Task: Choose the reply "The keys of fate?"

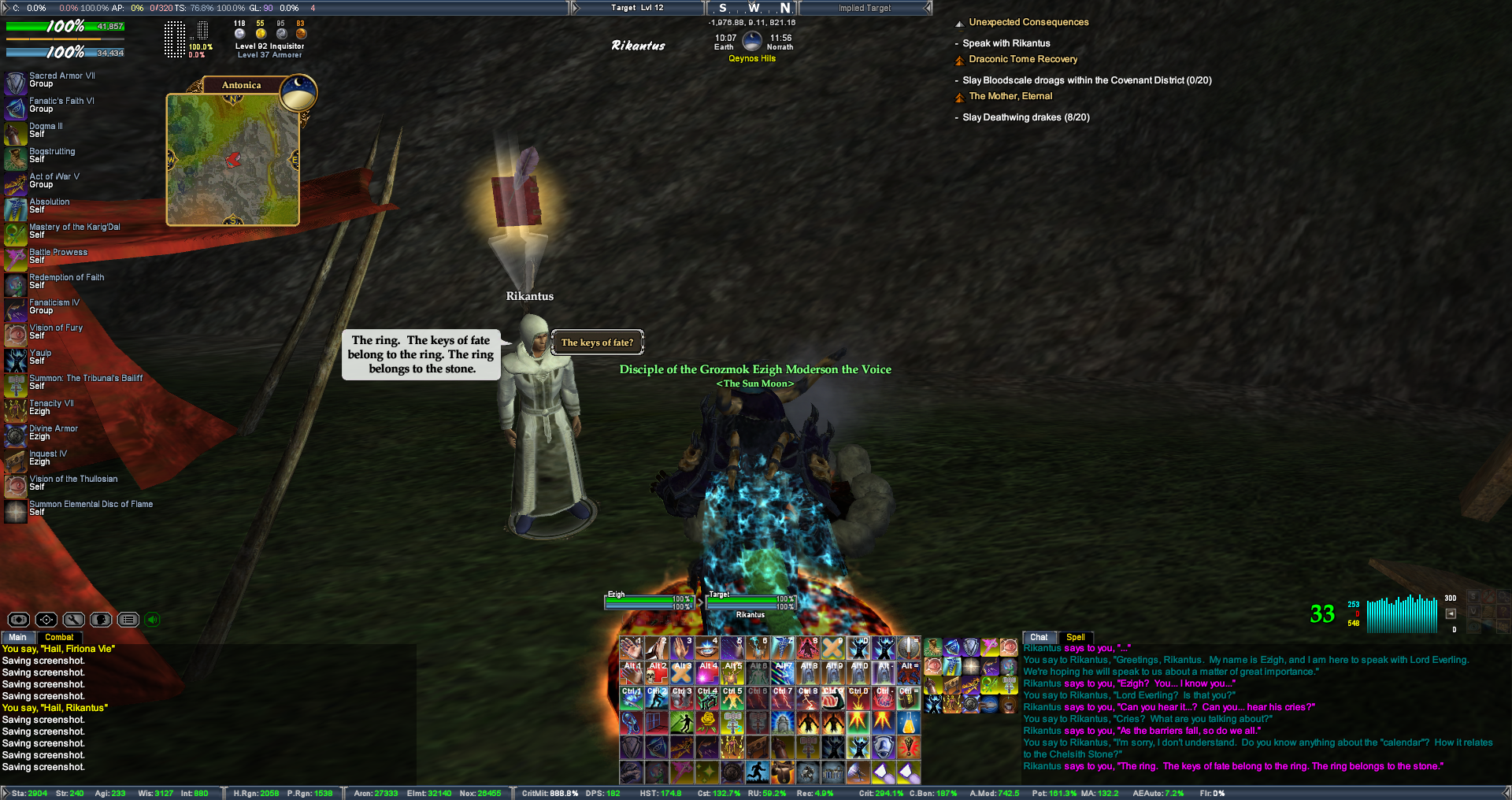Action: pos(597,343)
